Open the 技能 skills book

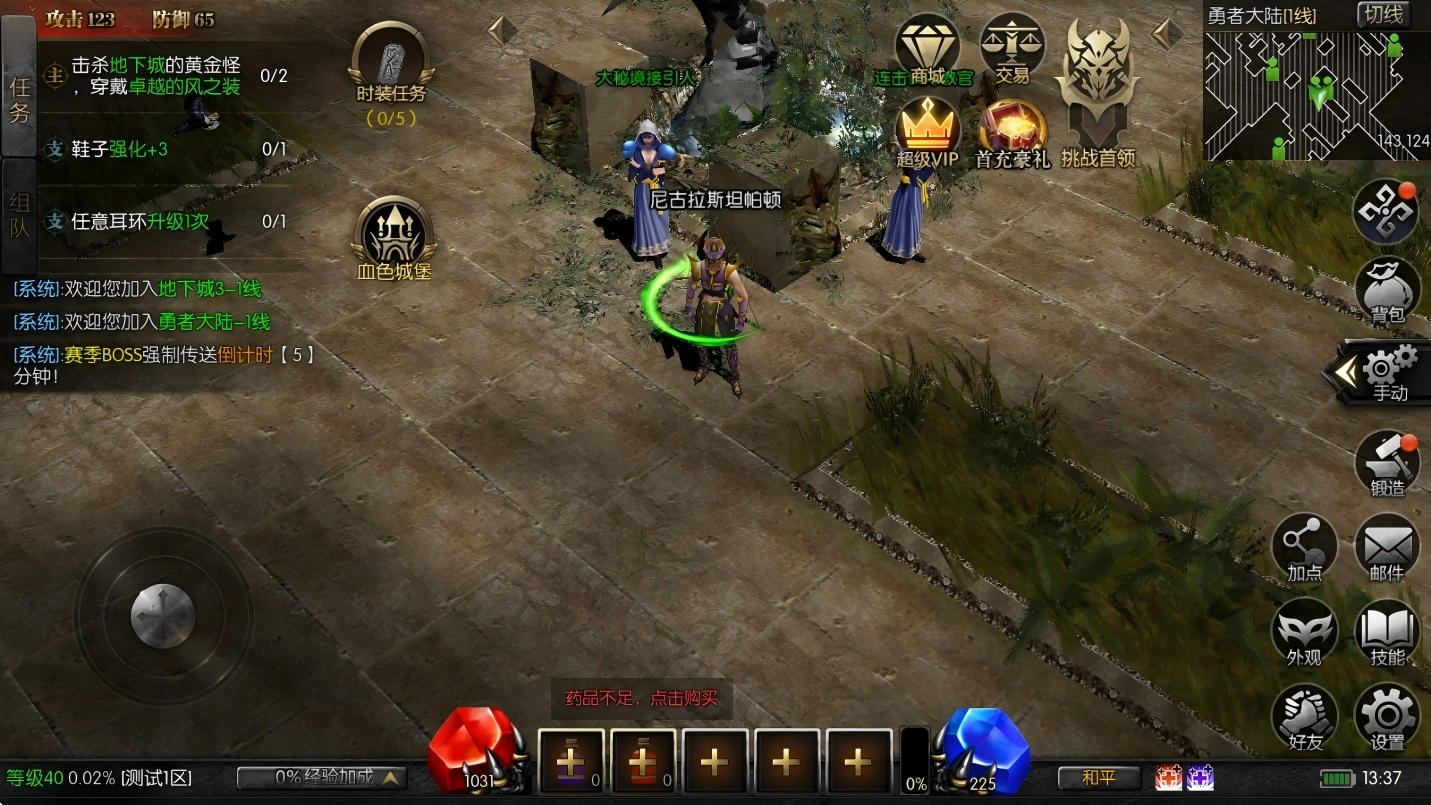coord(1387,634)
